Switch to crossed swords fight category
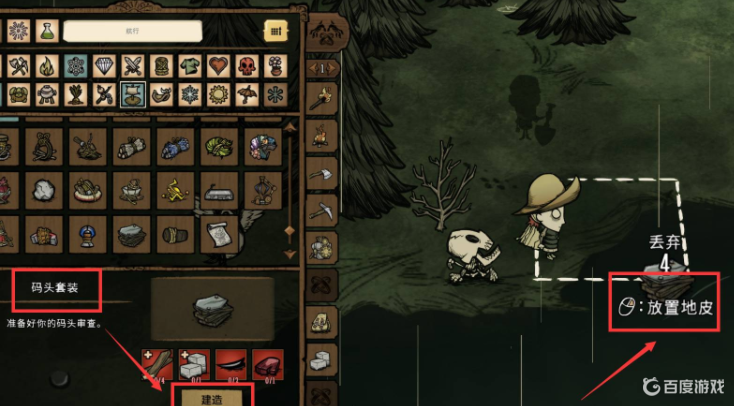The image size is (734, 406). [133, 66]
